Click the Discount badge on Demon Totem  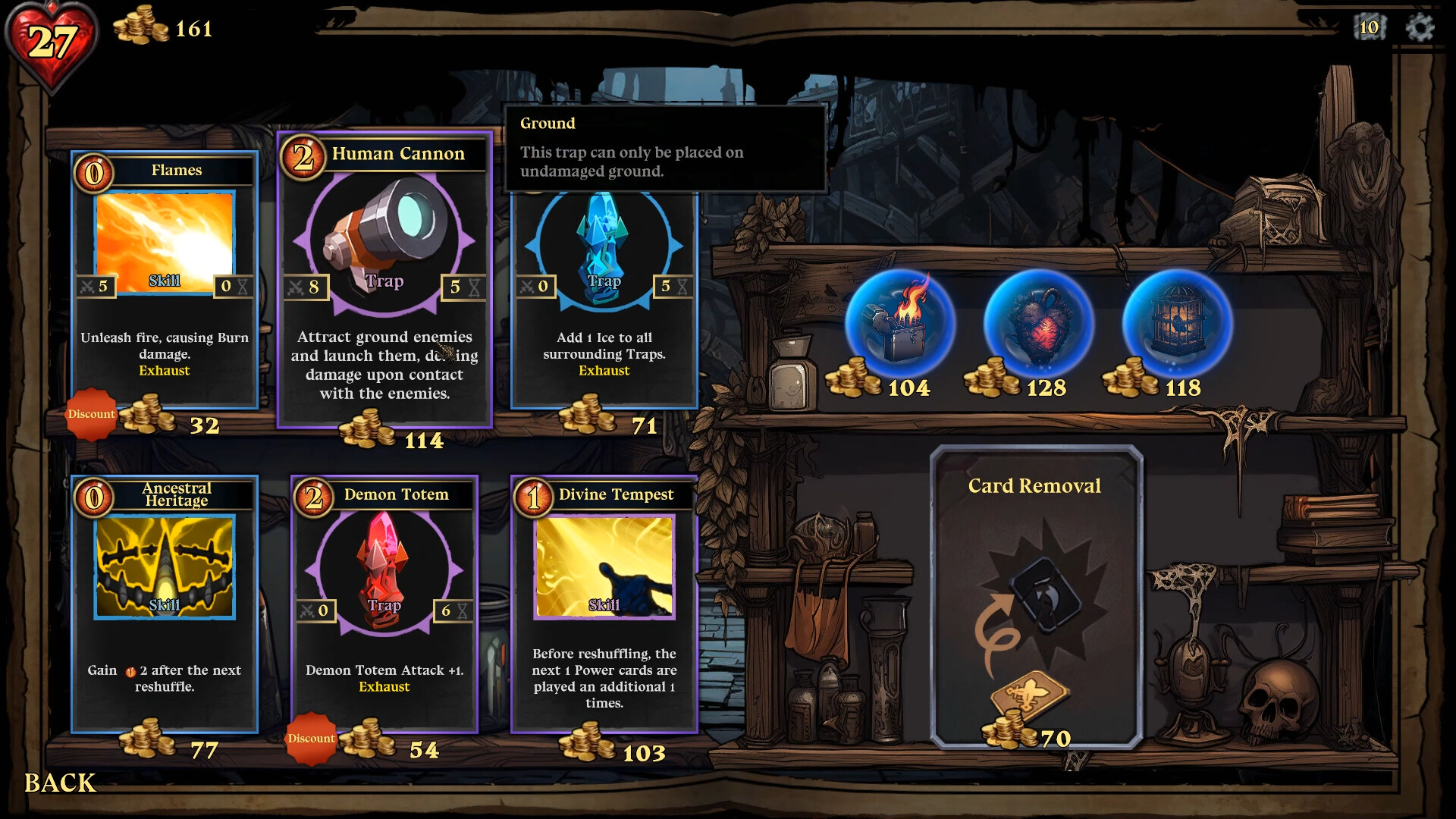[312, 738]
